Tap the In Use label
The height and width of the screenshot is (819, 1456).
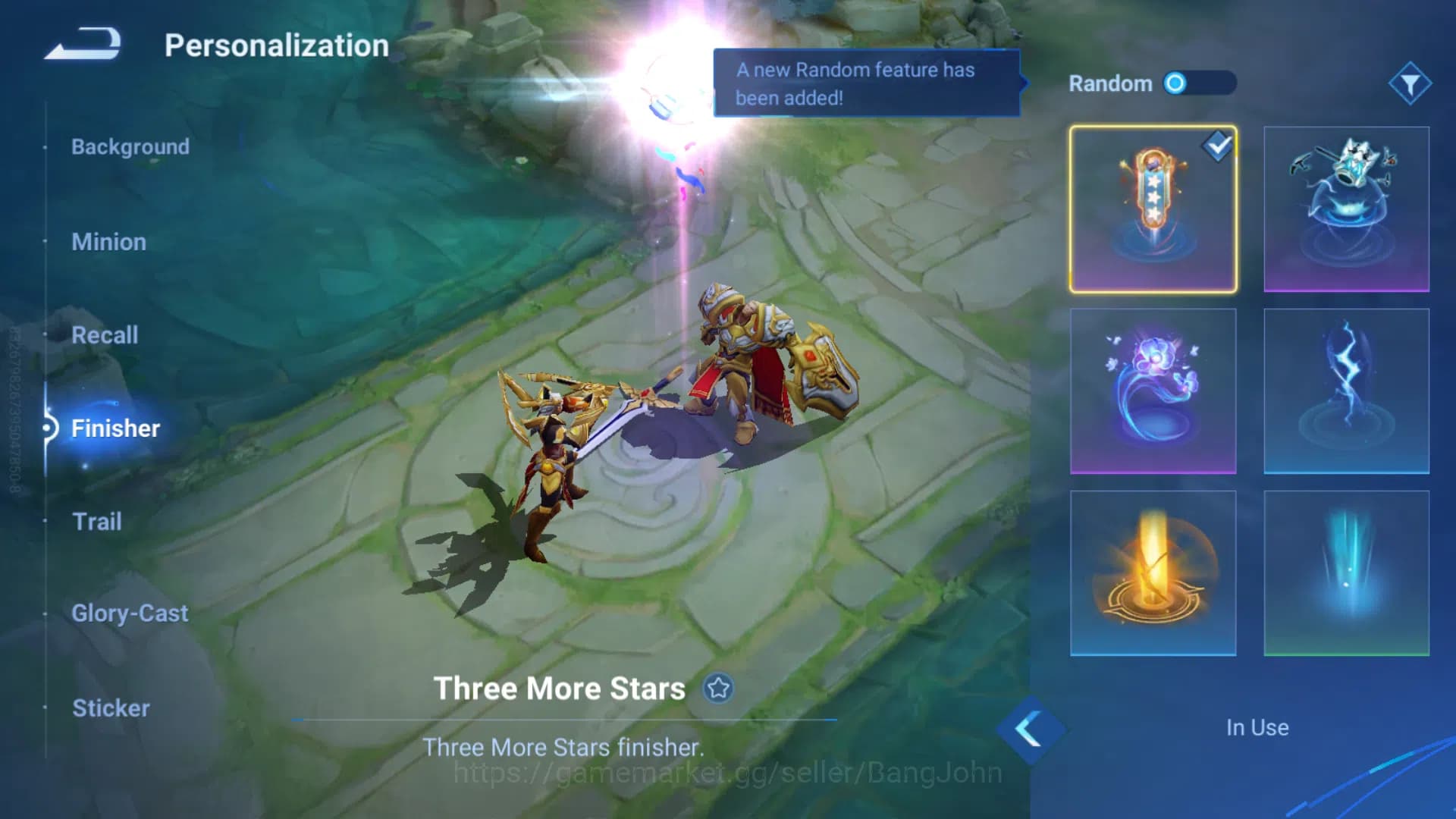point(1257,727)
